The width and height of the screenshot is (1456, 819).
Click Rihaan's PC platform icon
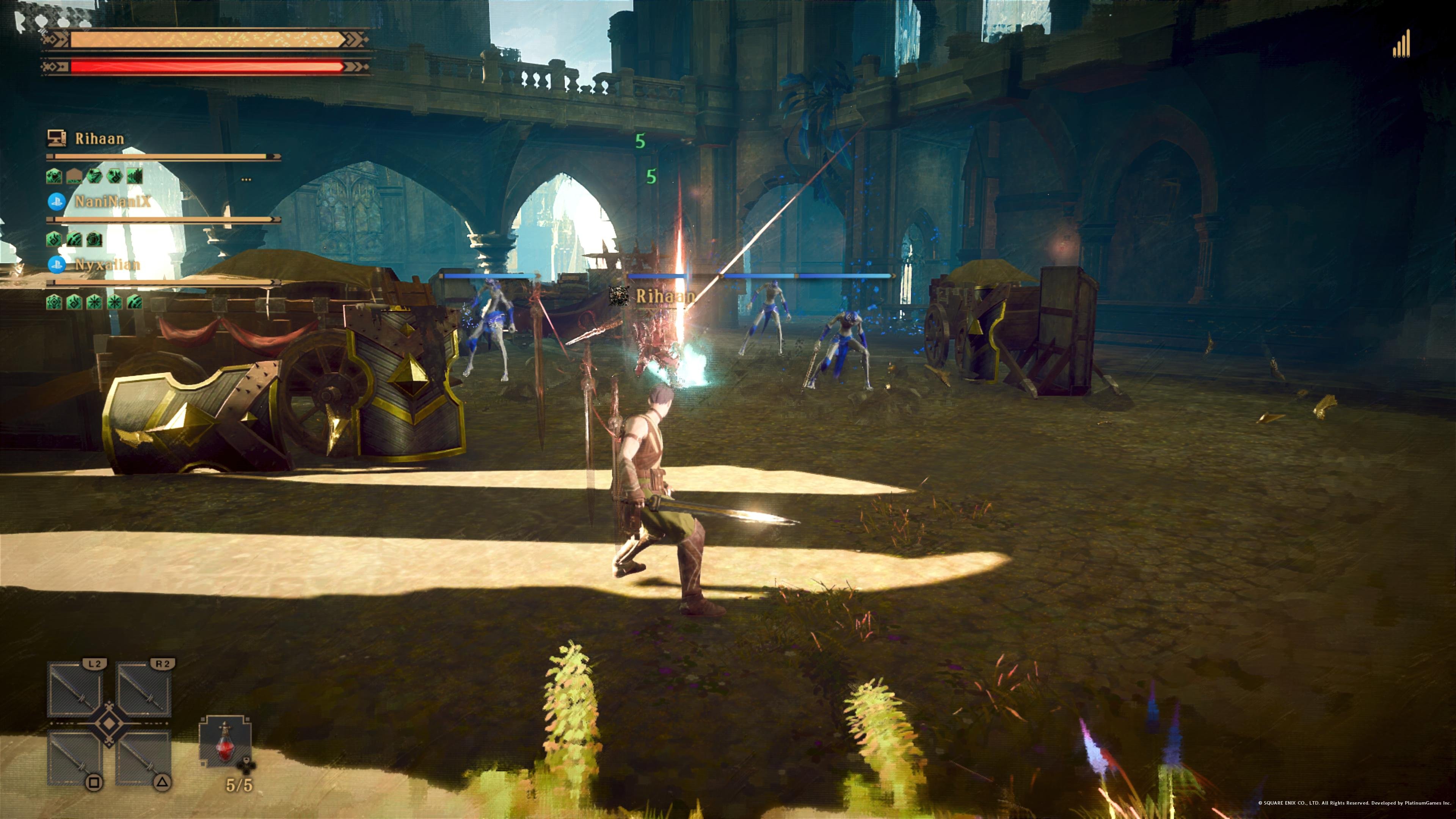(56, 138)
